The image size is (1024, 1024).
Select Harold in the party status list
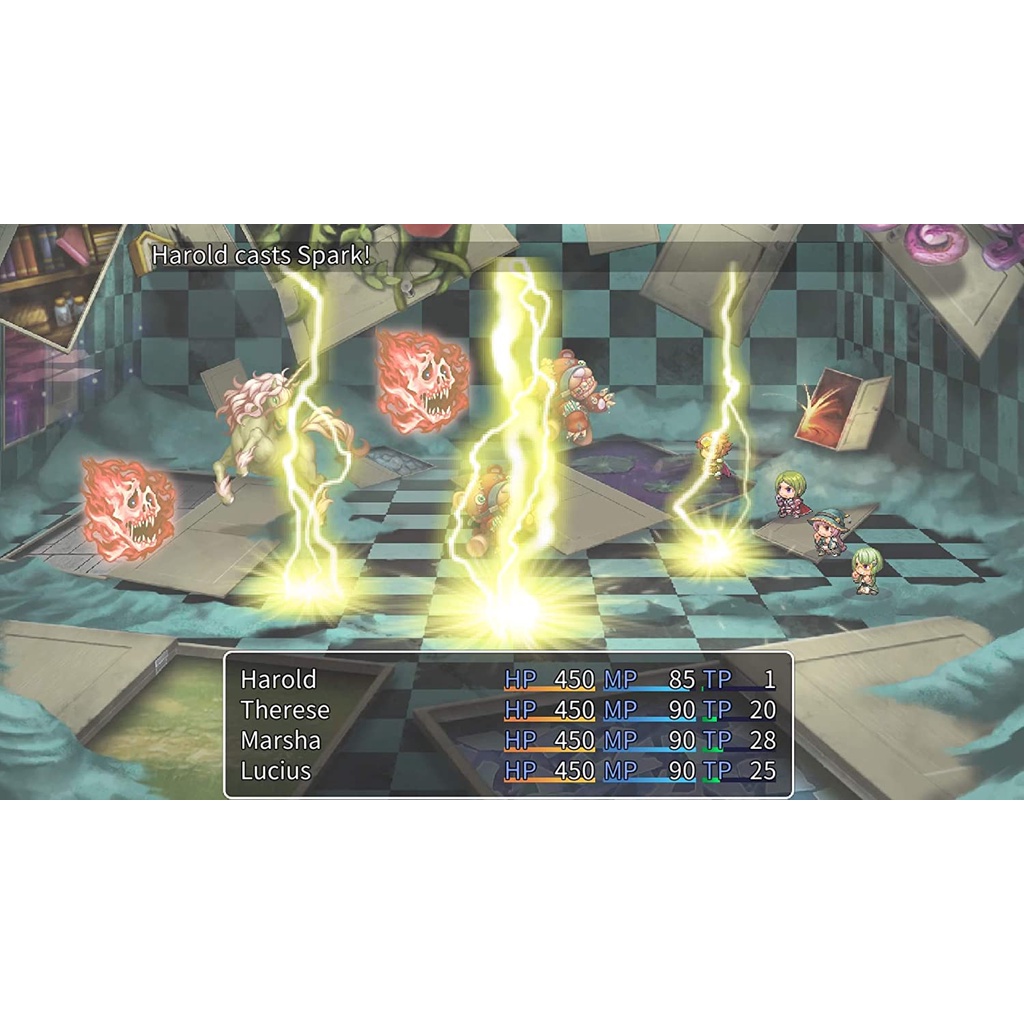click(x=278, y=680)
